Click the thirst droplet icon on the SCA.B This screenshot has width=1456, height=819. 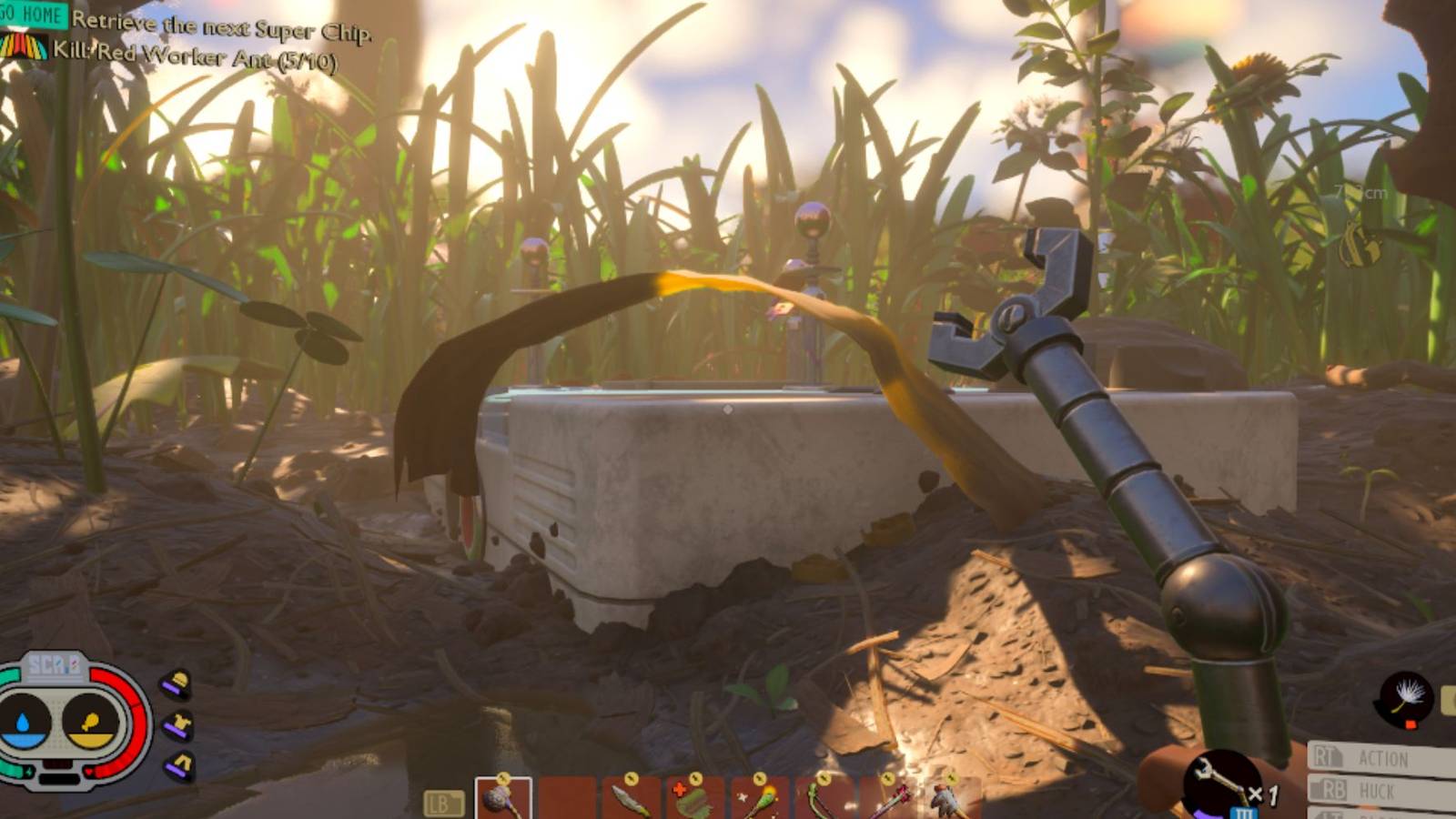pyautogui.click(x=21, y=719)
